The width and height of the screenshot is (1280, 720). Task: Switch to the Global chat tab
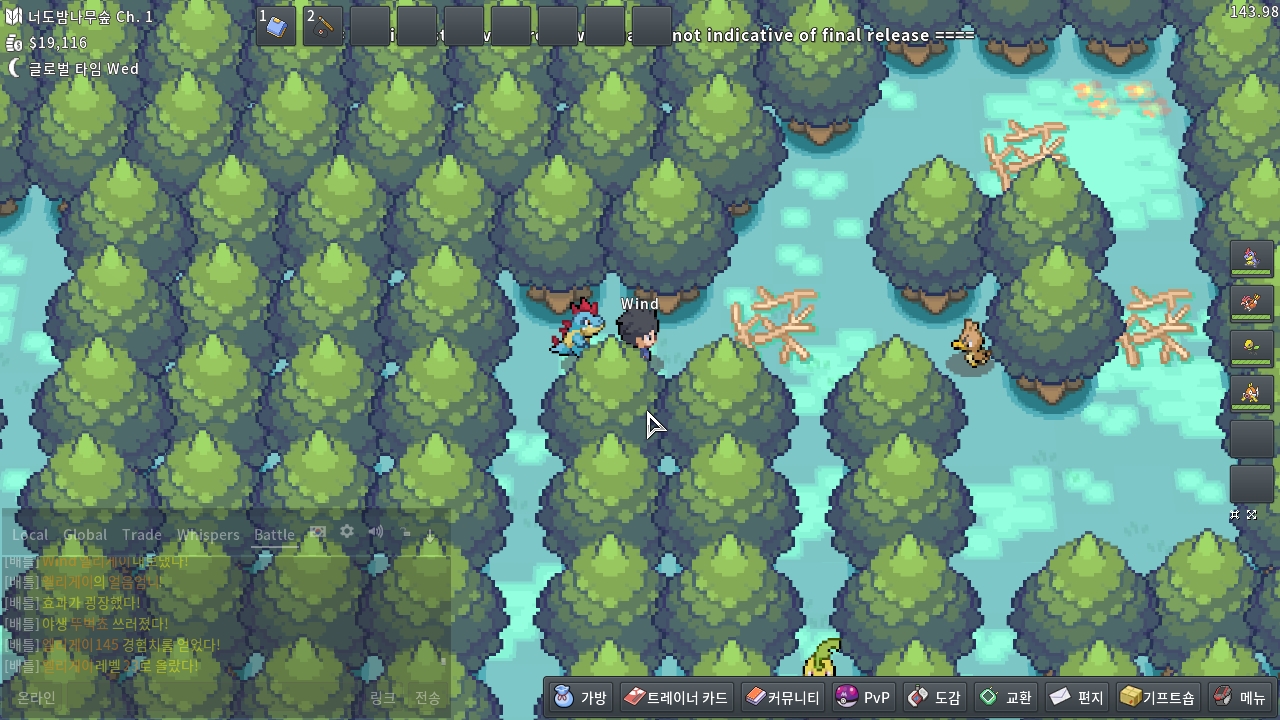pos(85,535)
